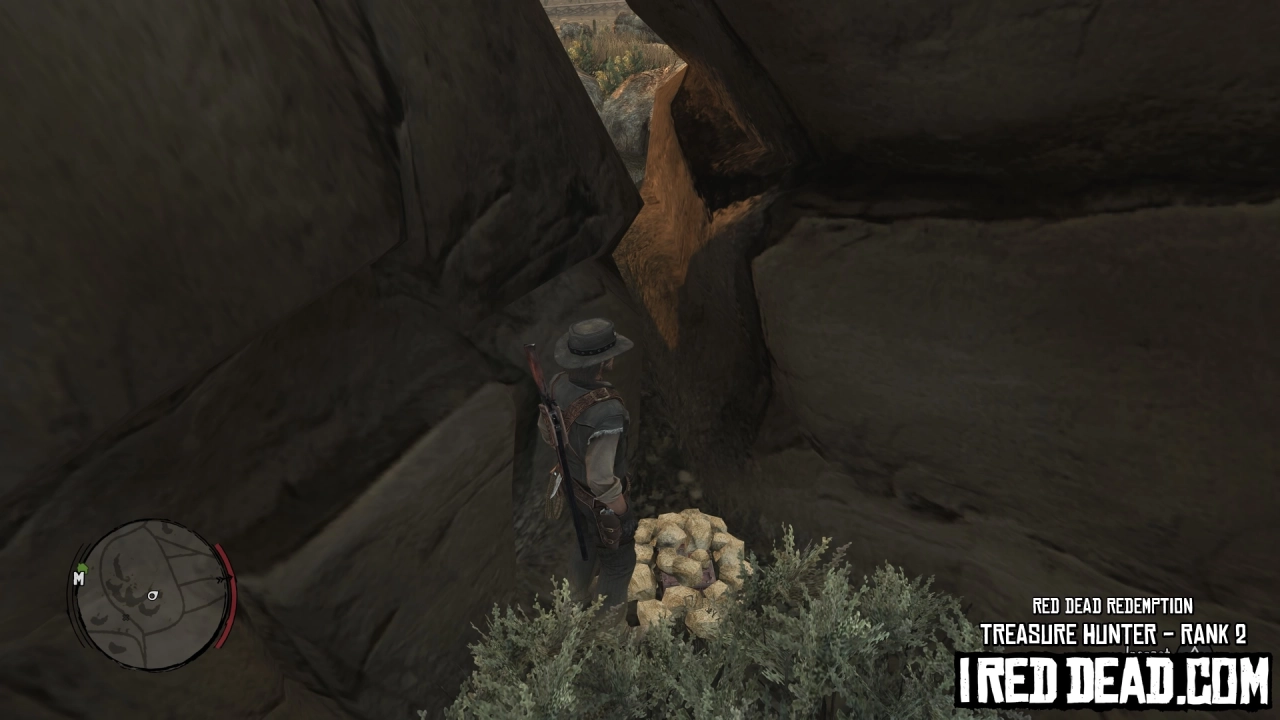Click the small X crossing marker on the minimap
This screenshot has height=720, width=1280.
click(125, 617)
